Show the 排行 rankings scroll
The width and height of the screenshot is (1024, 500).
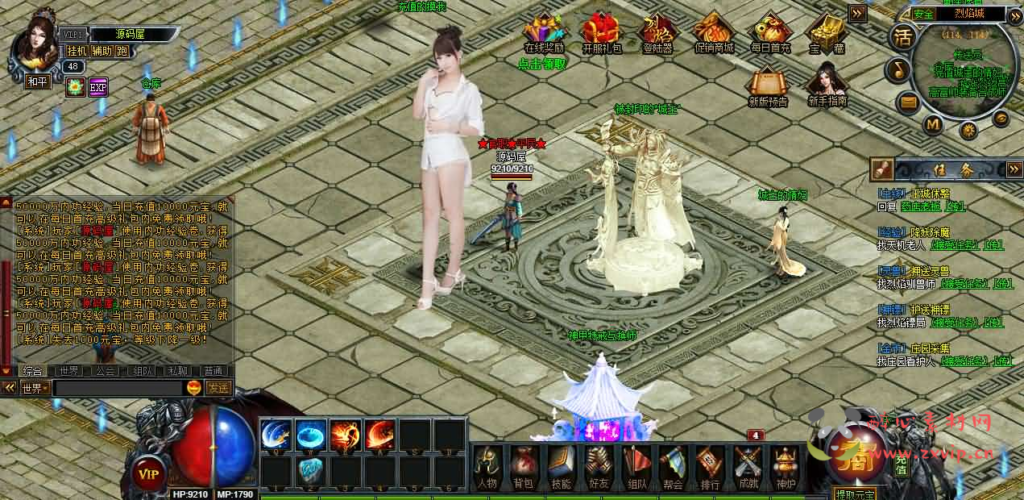(710, 466)
